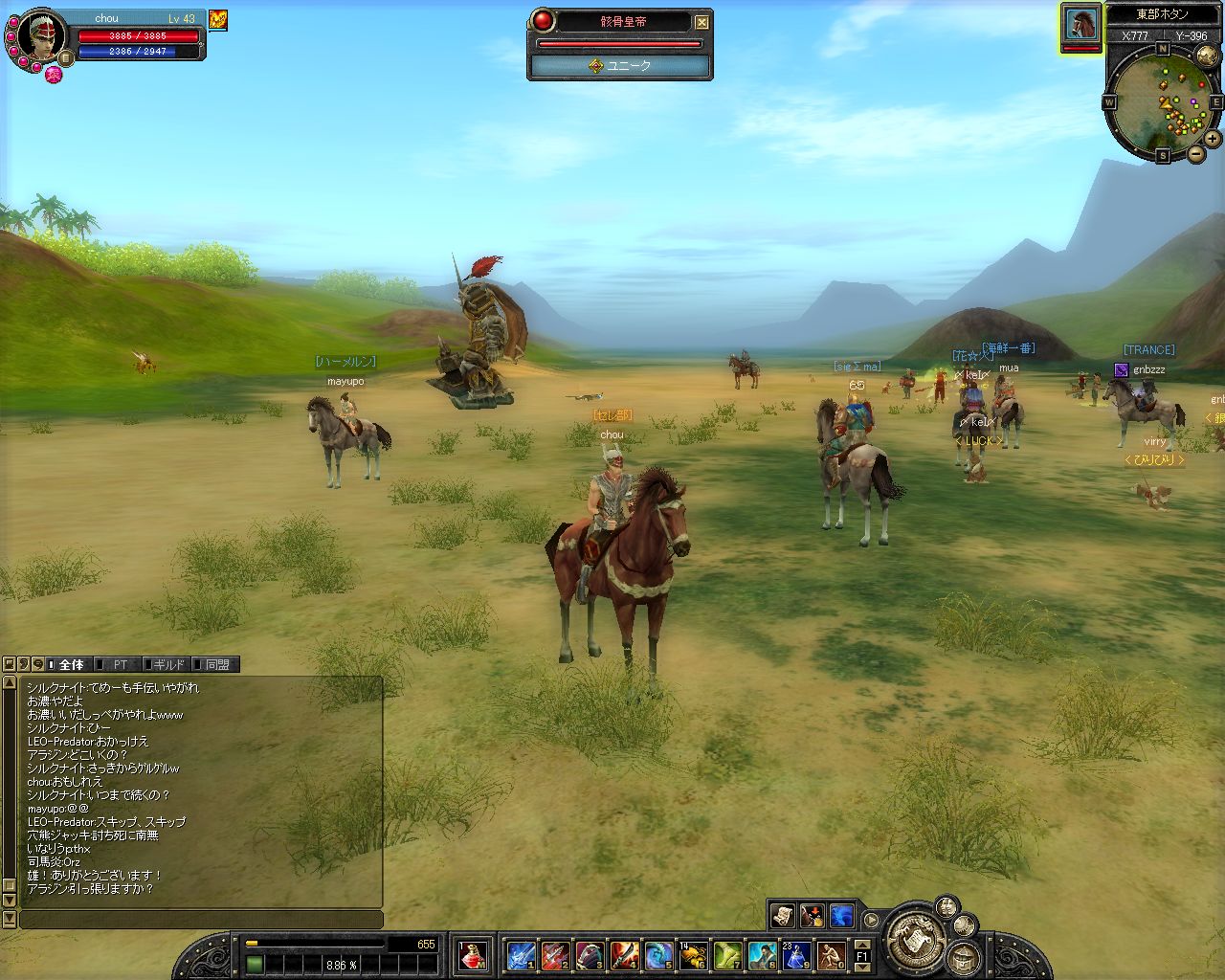Use the blue potion in slot 9
Image resolution: width=1225 pixels, height=980 pixels.
(796, 954)
